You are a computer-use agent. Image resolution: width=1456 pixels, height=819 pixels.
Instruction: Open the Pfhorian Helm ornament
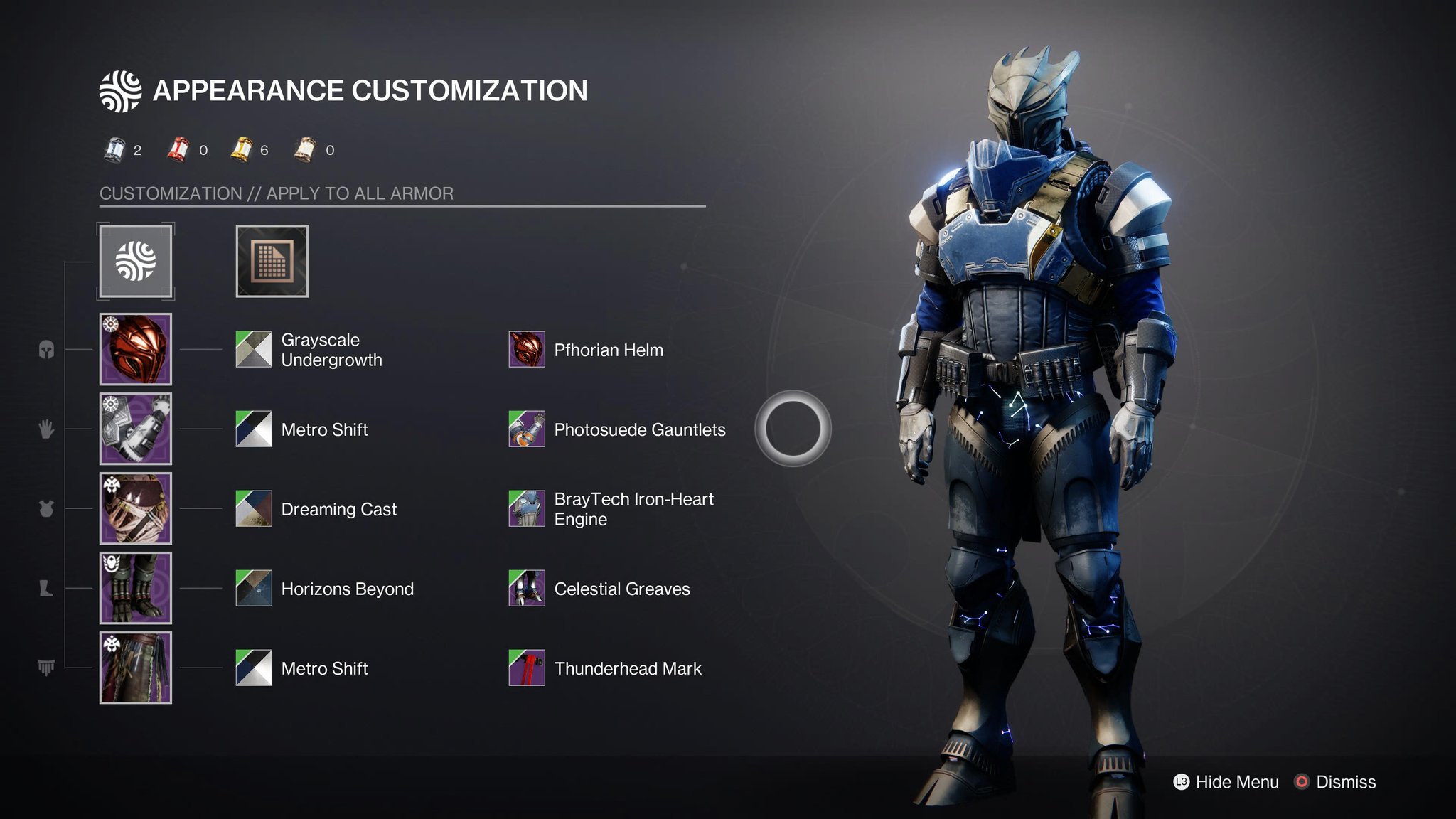coord(527,349)
